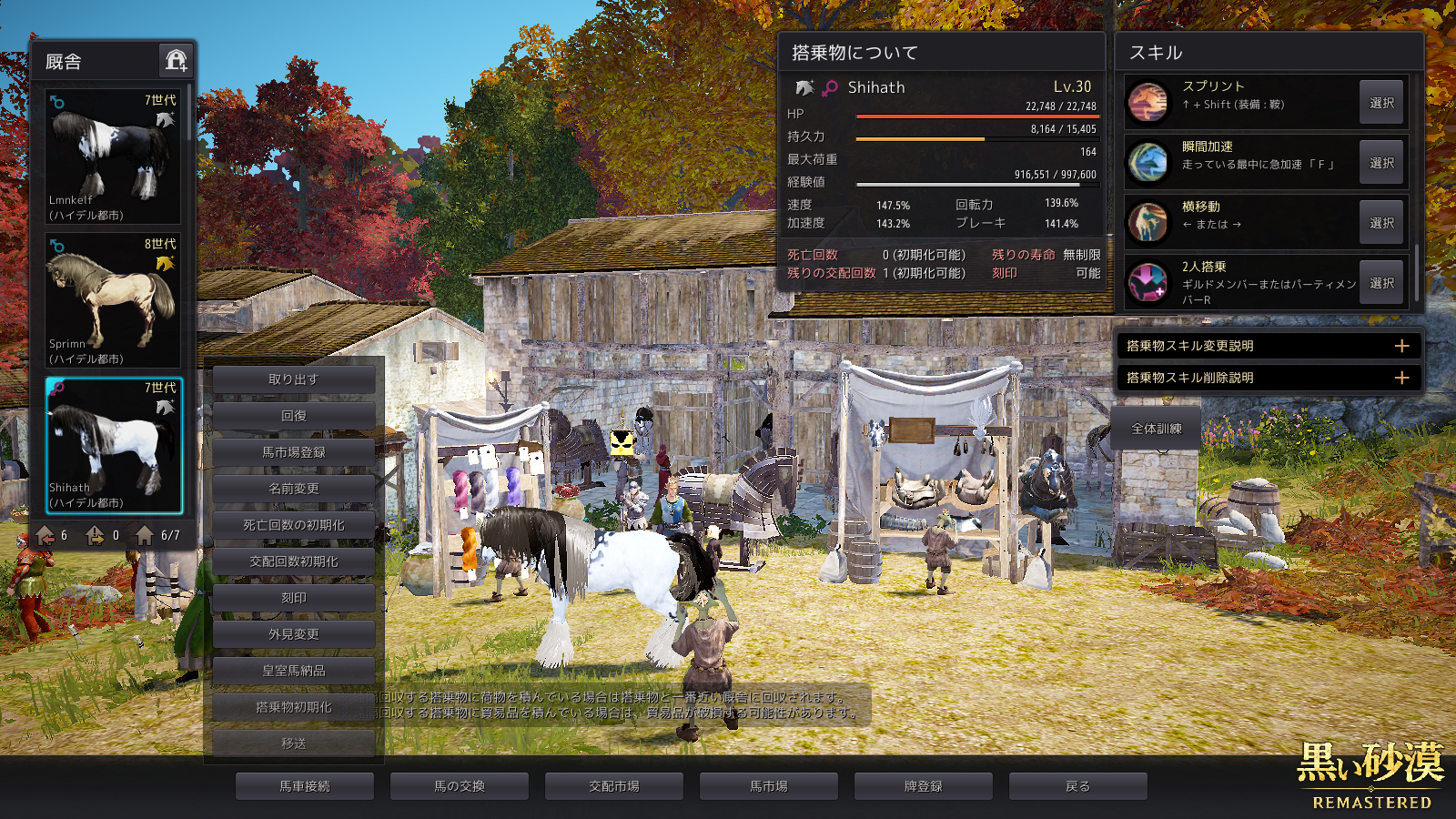Open 馬の交換 horse exchange

(460, 786)
